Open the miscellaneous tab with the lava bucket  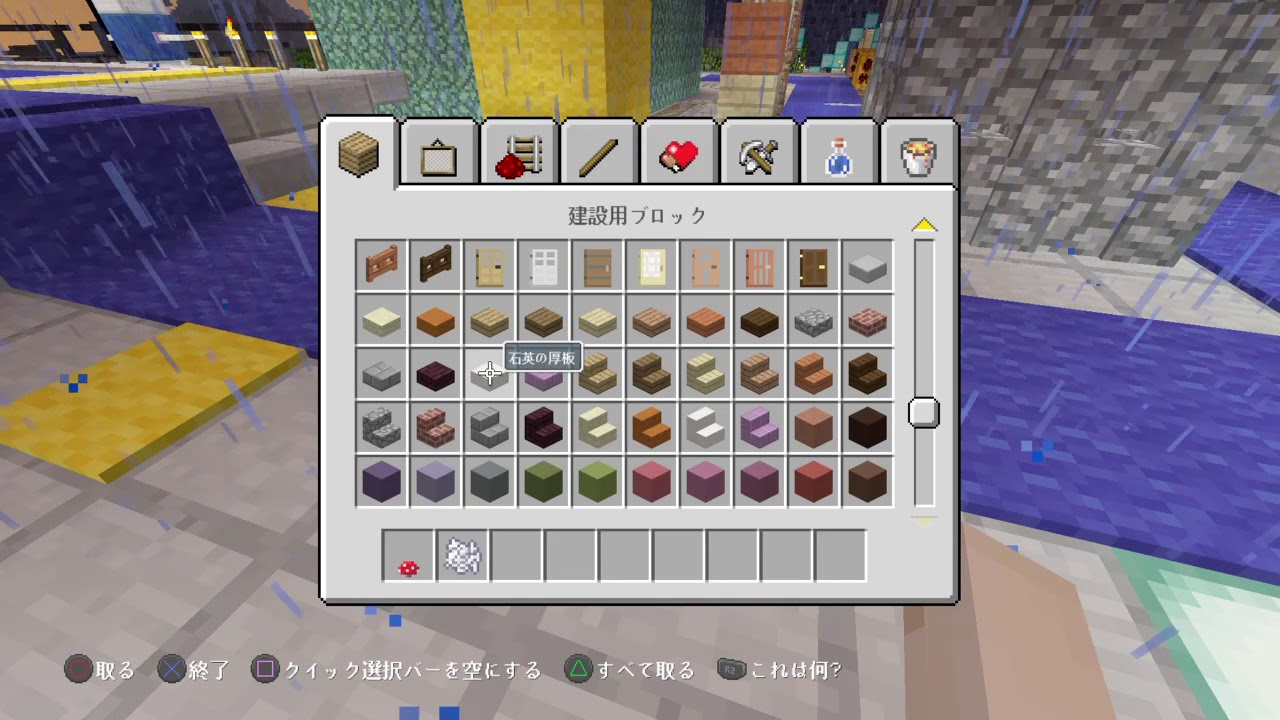coord(918,152)
